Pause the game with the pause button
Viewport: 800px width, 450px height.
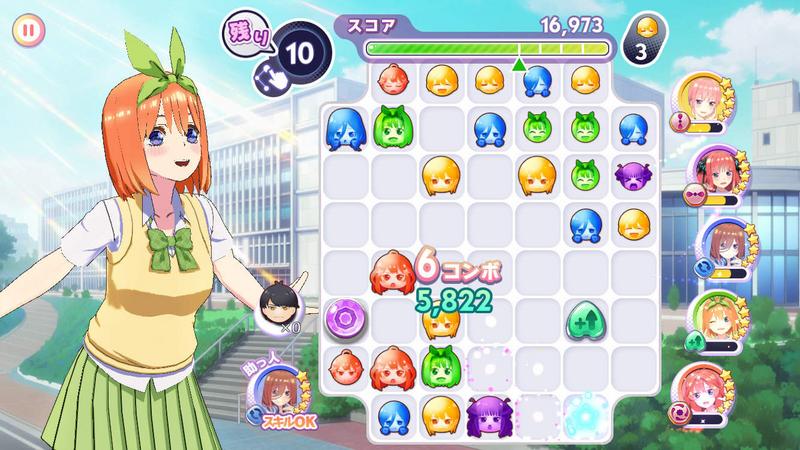[29, 31]
